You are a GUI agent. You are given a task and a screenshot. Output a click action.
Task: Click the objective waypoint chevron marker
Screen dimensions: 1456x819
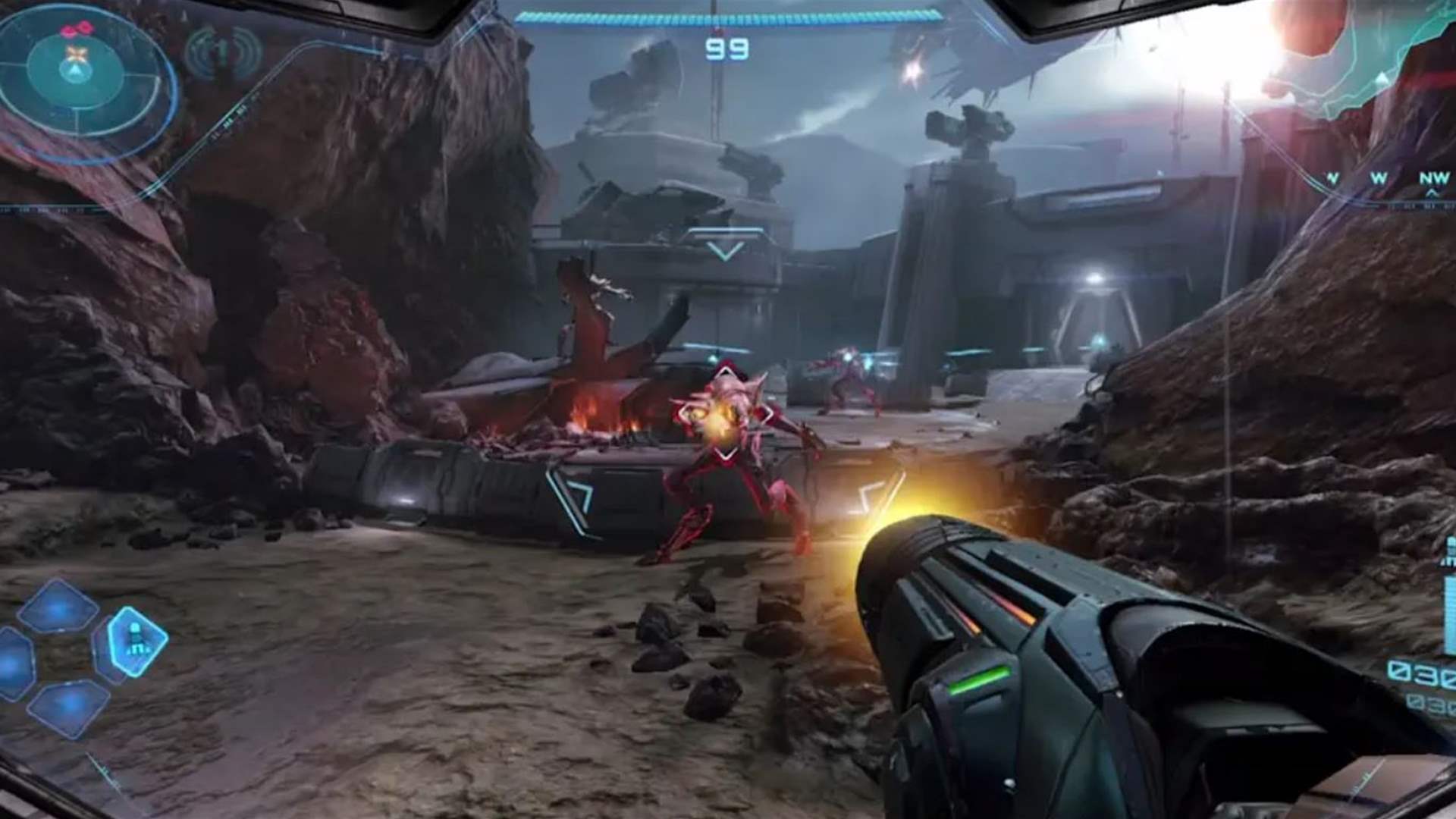coord(726,250)
